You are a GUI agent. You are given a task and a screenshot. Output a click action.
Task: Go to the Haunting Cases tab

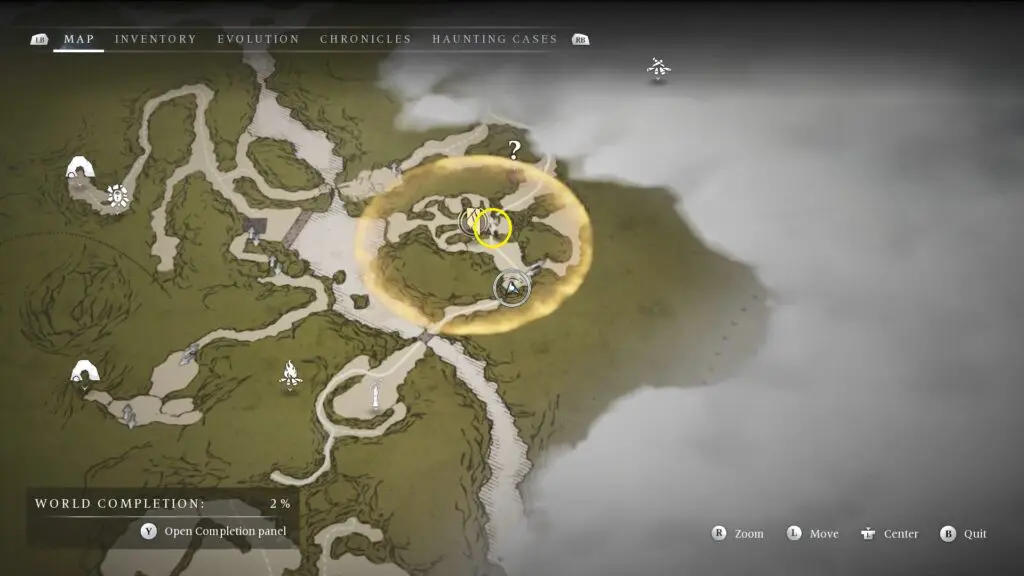494,39
